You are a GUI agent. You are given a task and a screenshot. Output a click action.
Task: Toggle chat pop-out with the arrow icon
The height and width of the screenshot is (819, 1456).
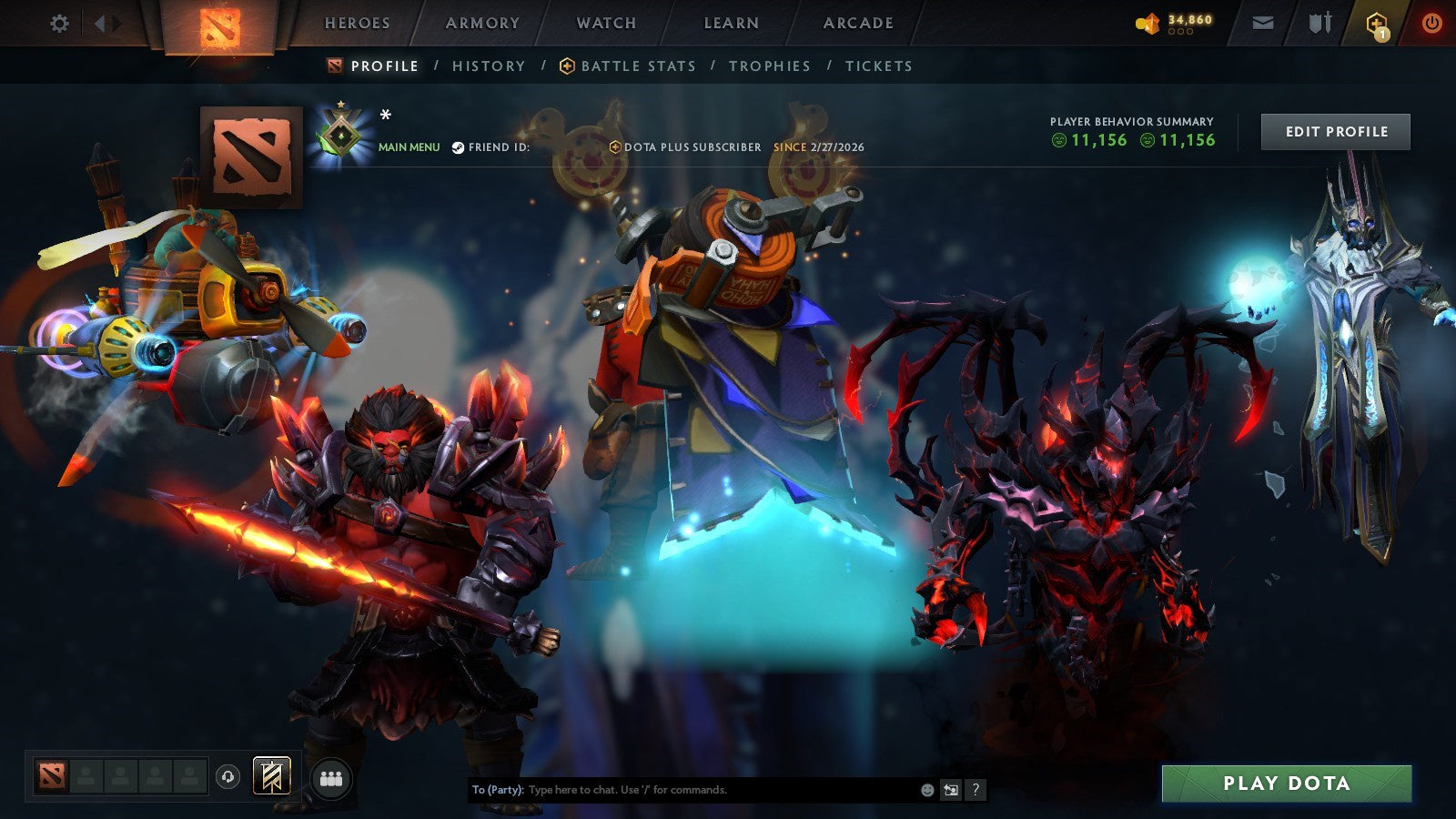[x=949, y=790]
